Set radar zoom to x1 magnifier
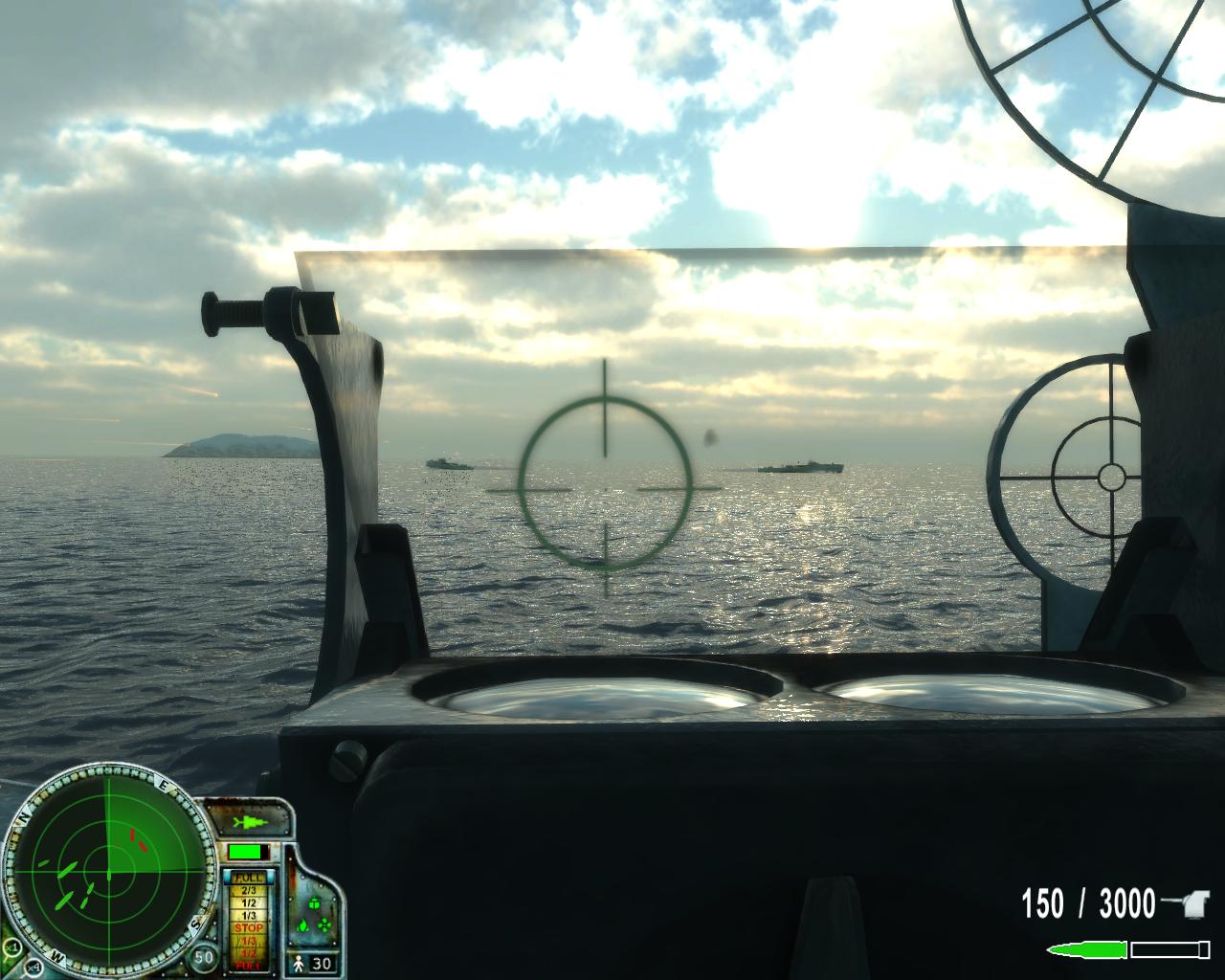 point(13,946)
